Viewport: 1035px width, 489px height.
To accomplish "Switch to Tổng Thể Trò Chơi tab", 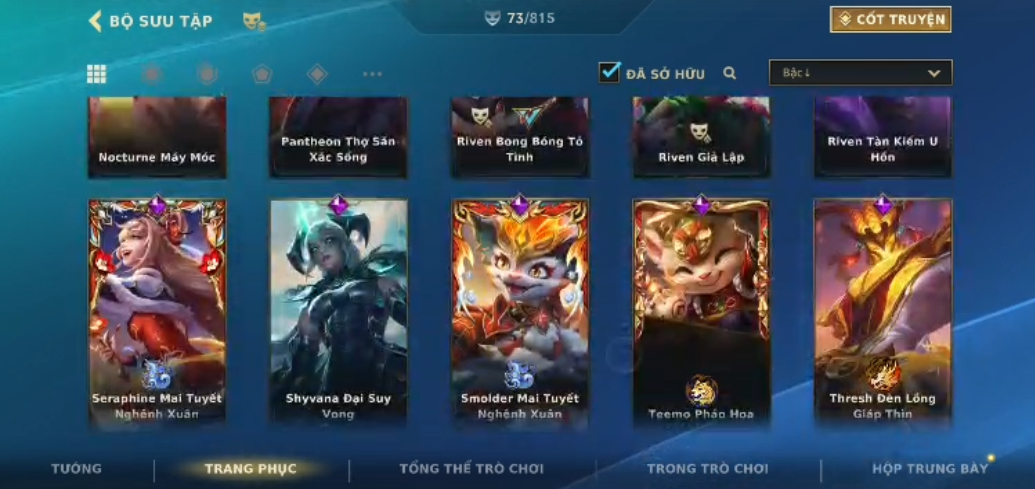I will click(x=471, y=469).
